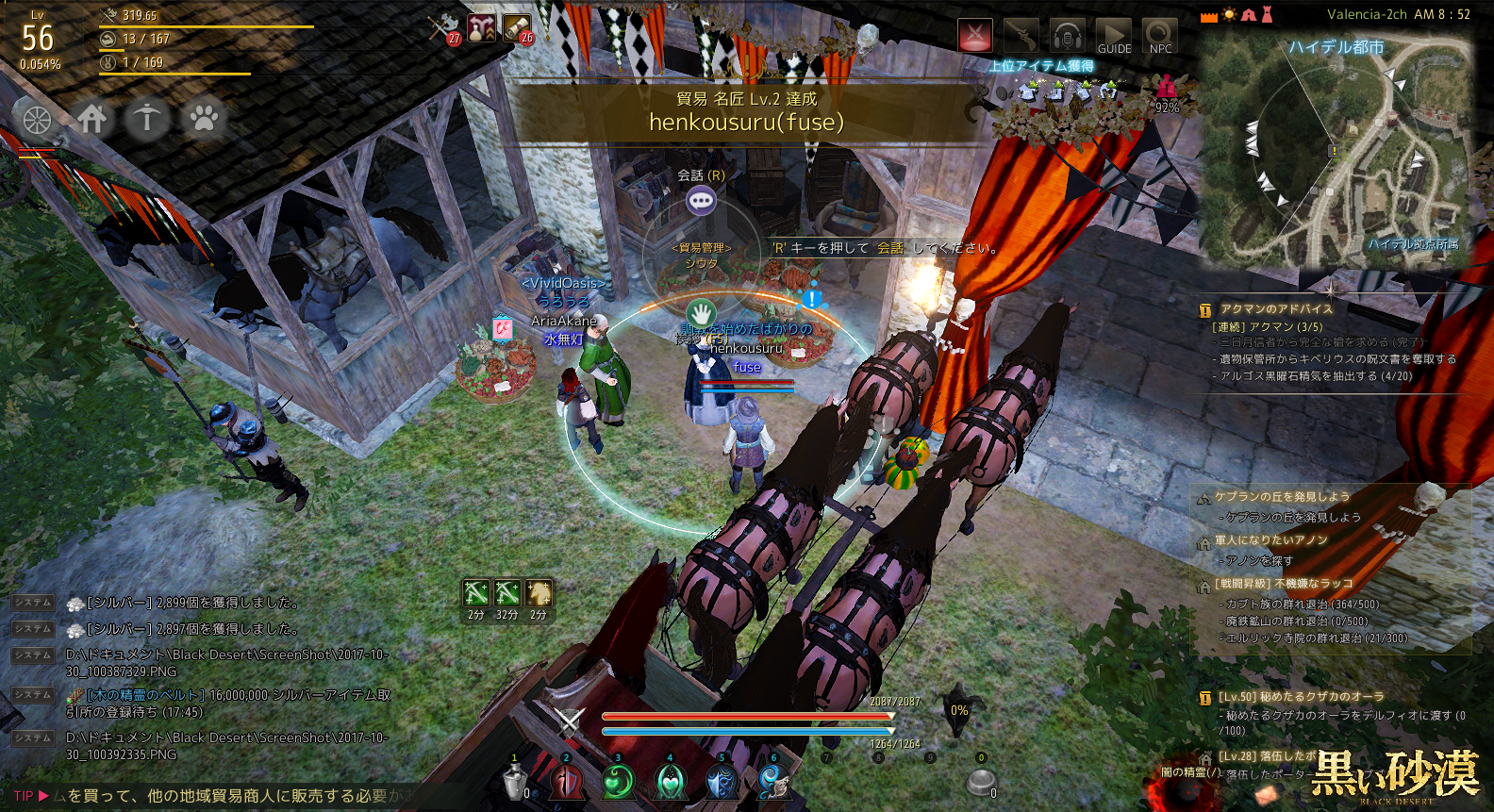The width and height of the screenshot is (1494, 812).
Task: Activate the red shield skill in slot 2
Action: 567,782
